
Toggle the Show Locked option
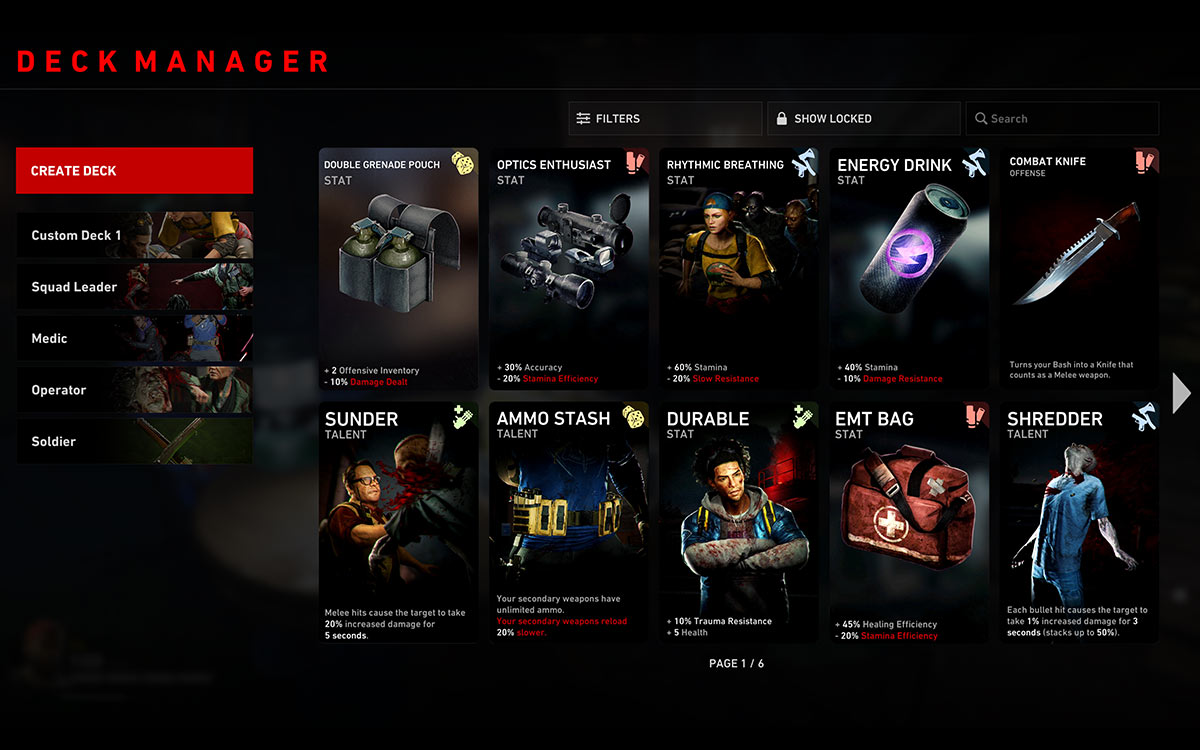(863, 118)
